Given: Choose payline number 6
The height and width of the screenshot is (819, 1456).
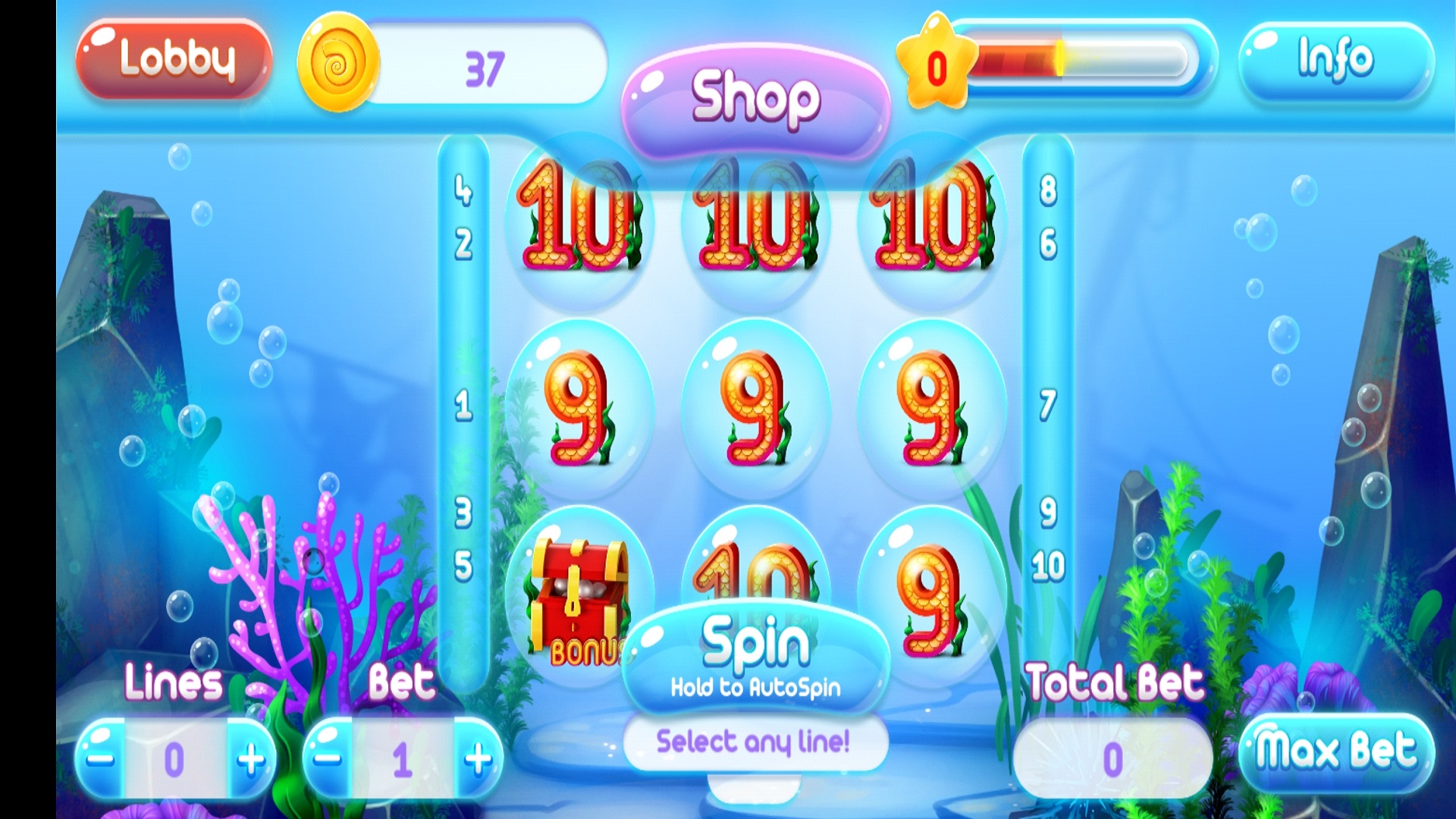Looking at the screenshot, I should (1048, 244).
